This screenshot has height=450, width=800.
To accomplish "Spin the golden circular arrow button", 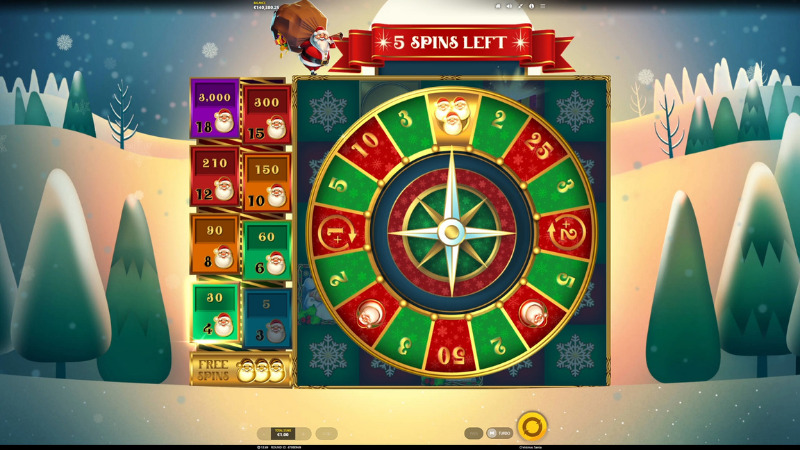I will pyautogui.click(x=532, y=427).
